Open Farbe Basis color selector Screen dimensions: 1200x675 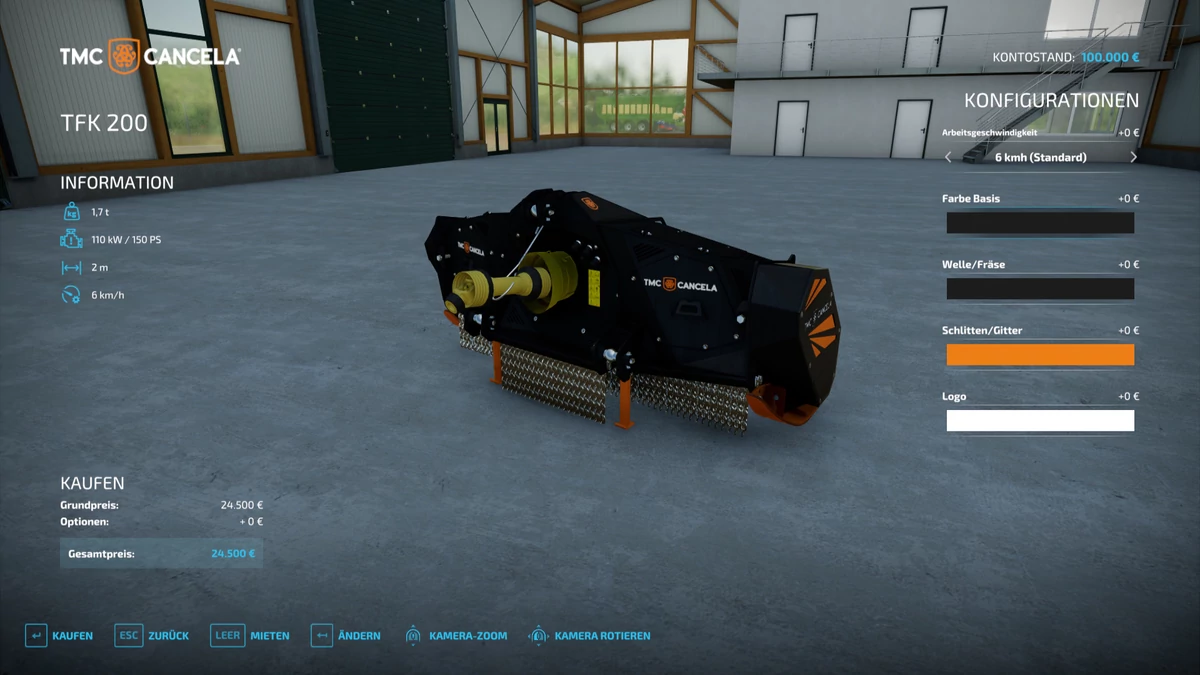coord(1040,223)
